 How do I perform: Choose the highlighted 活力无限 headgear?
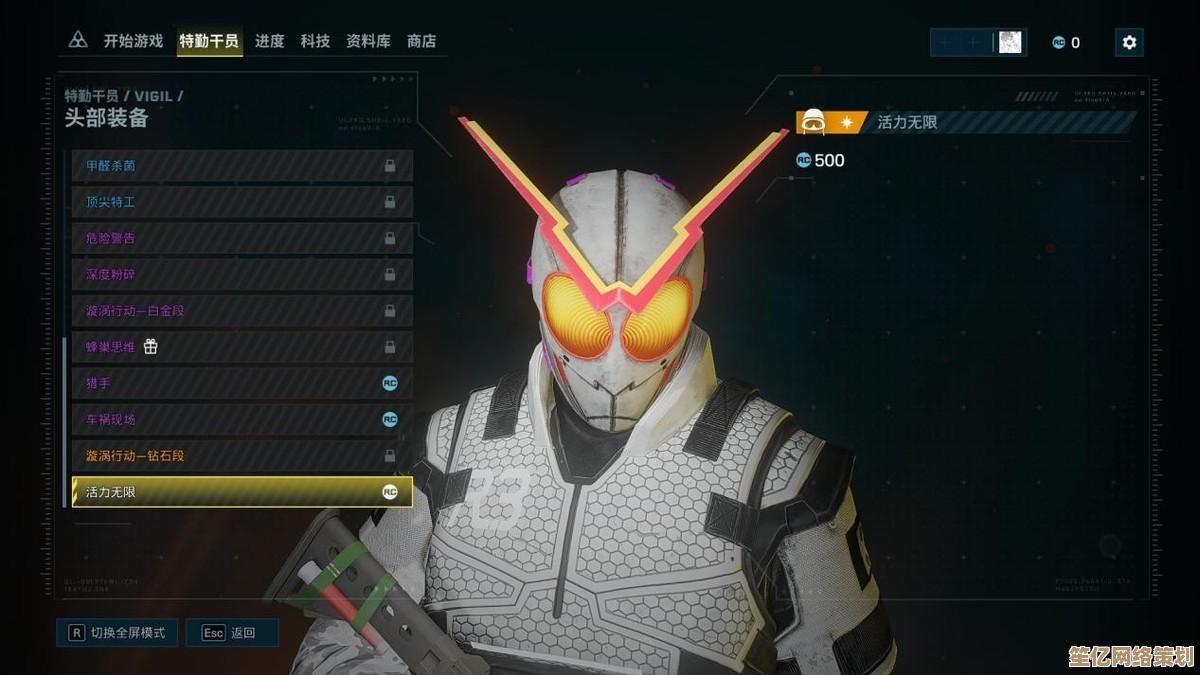pos(242,491)
